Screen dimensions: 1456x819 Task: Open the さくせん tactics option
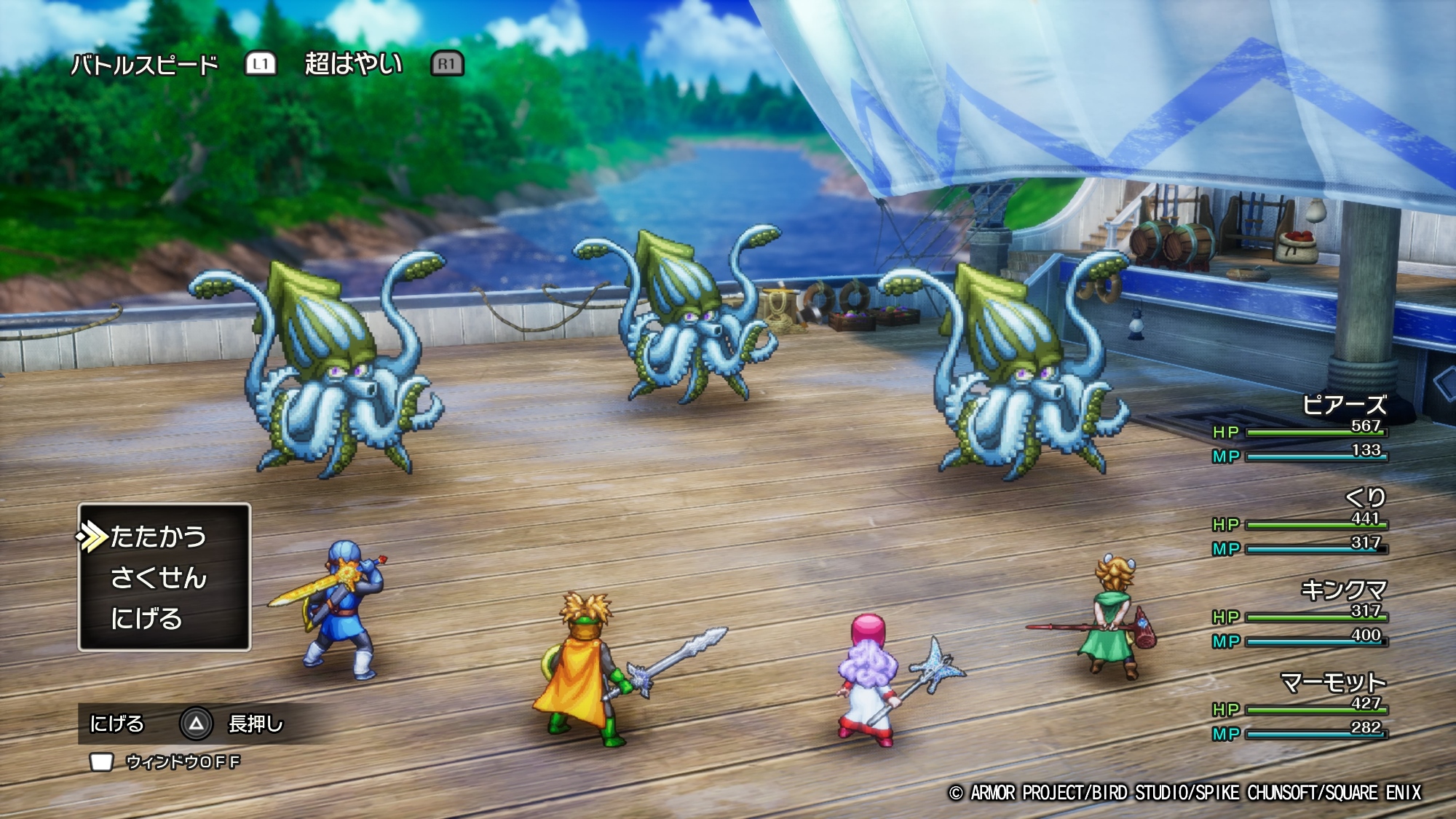(x=158, y=578)
